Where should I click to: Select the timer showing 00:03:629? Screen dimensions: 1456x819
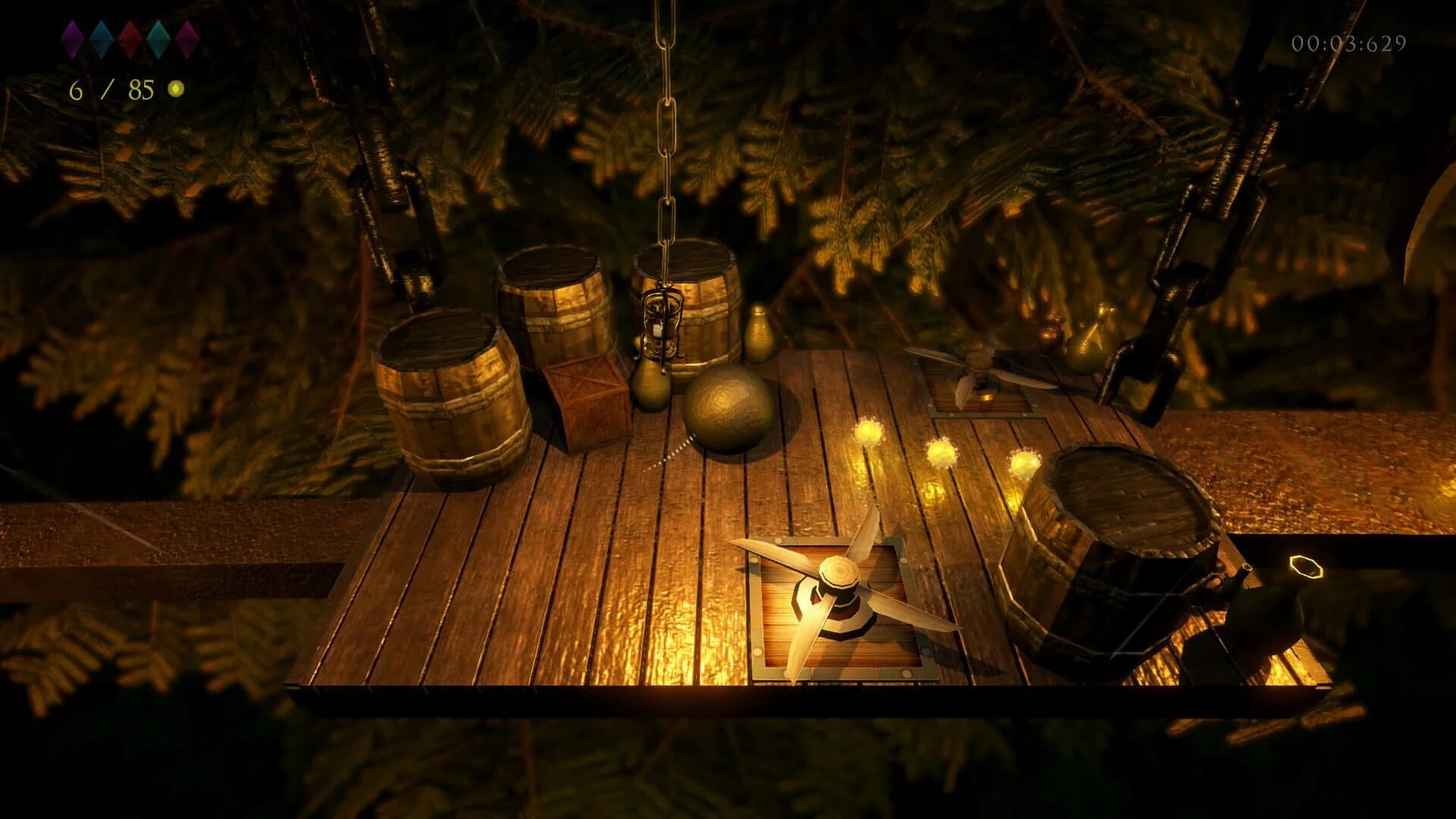pos(1348,43)
